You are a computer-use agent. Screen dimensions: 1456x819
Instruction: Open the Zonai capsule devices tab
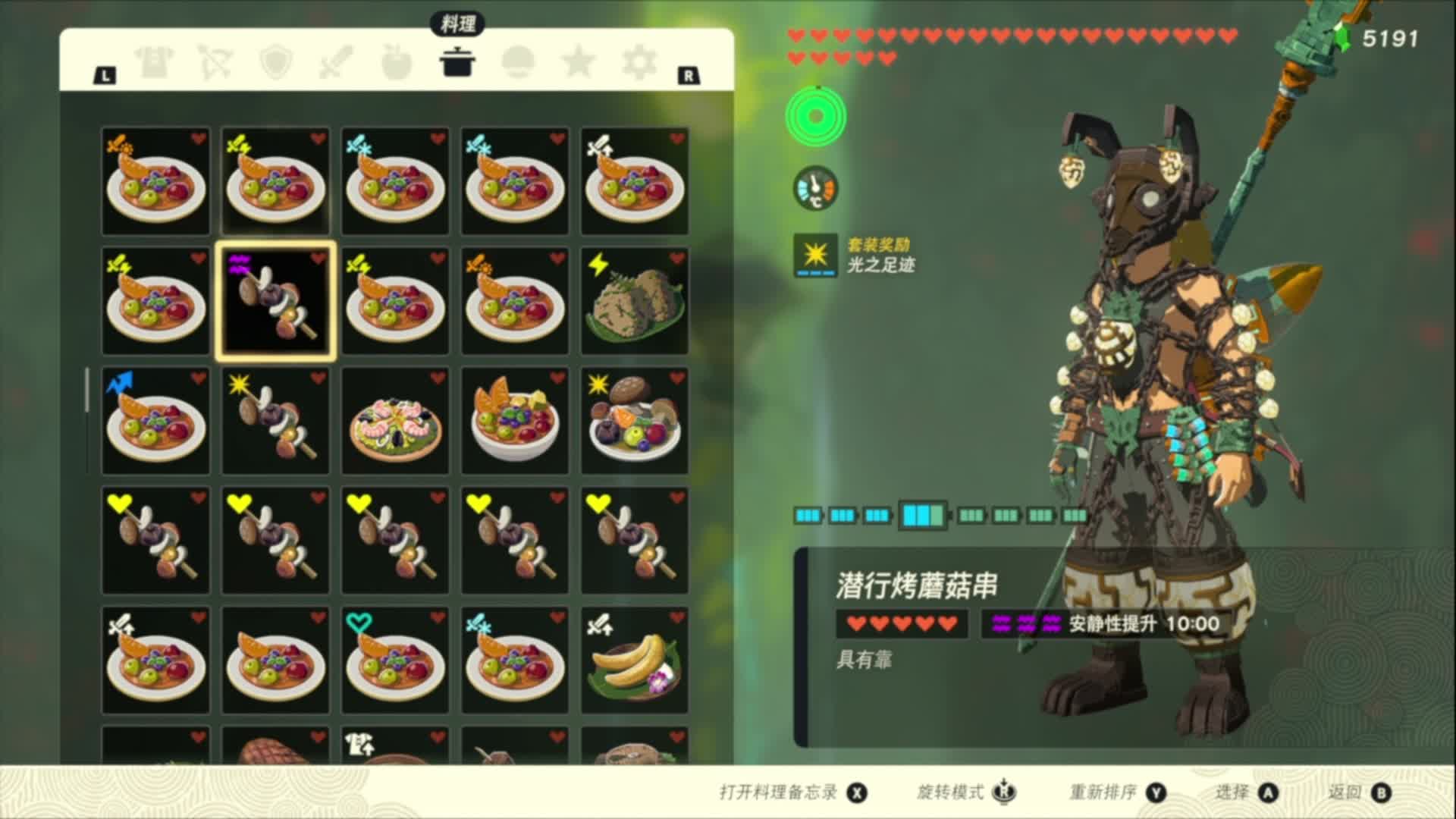tap(518, 62)
